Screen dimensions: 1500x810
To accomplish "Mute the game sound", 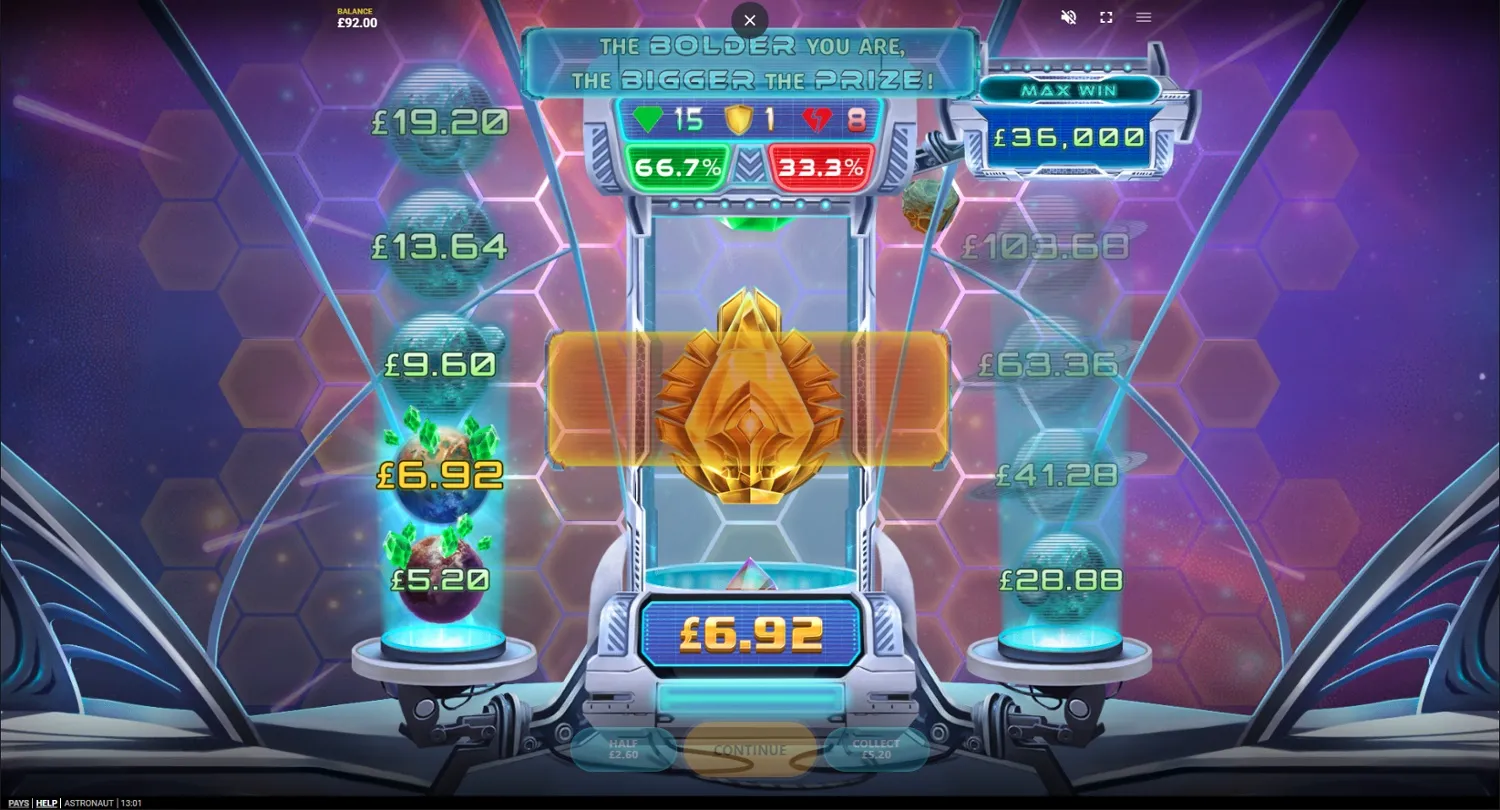I will click(x=1068, y=17).
